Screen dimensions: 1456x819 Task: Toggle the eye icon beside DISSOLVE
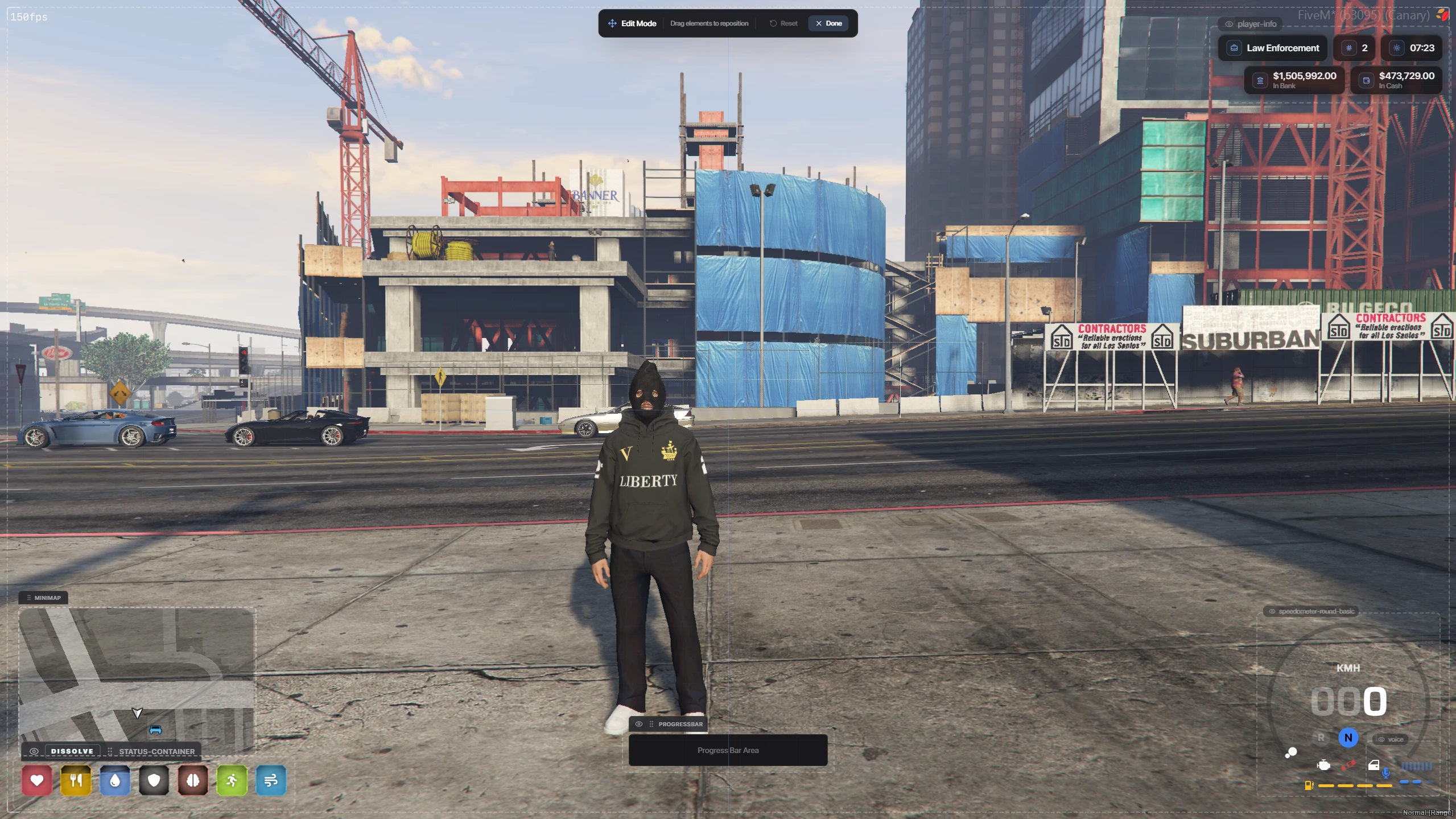34,751
